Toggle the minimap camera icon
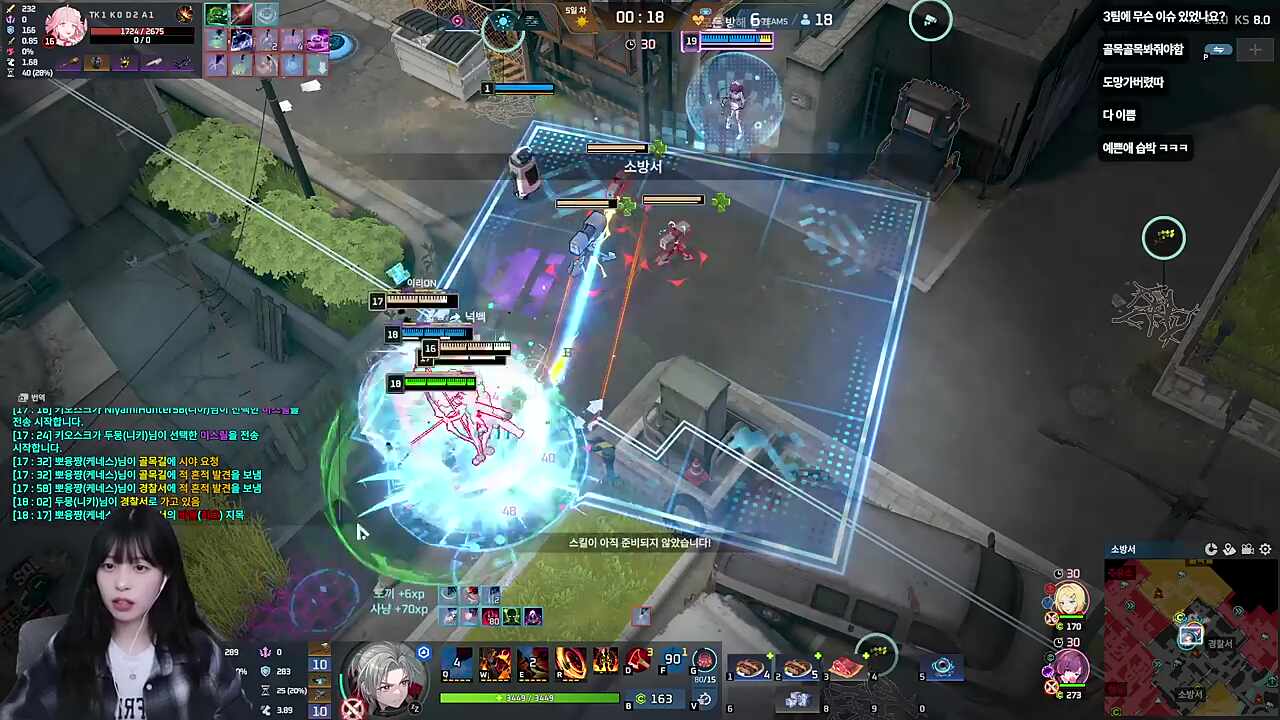The image size is (1280, 720). [x=1247, y=550]
